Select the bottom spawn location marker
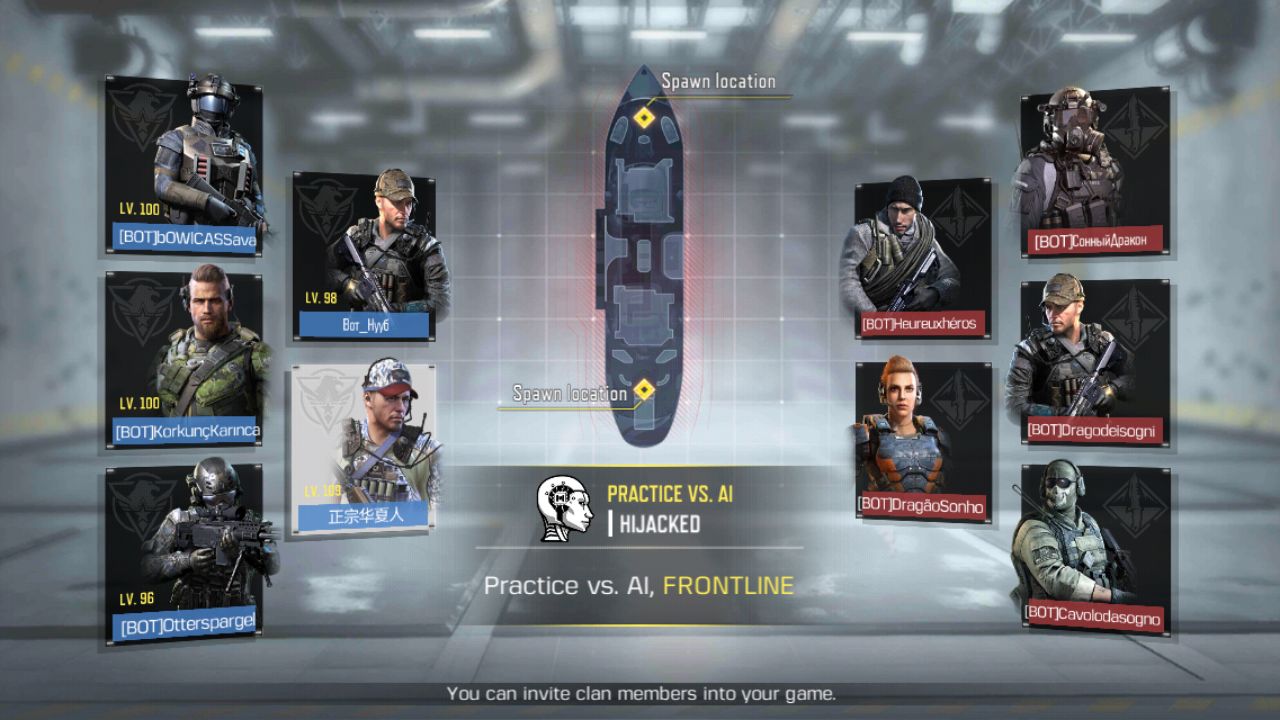 [645, 389]
